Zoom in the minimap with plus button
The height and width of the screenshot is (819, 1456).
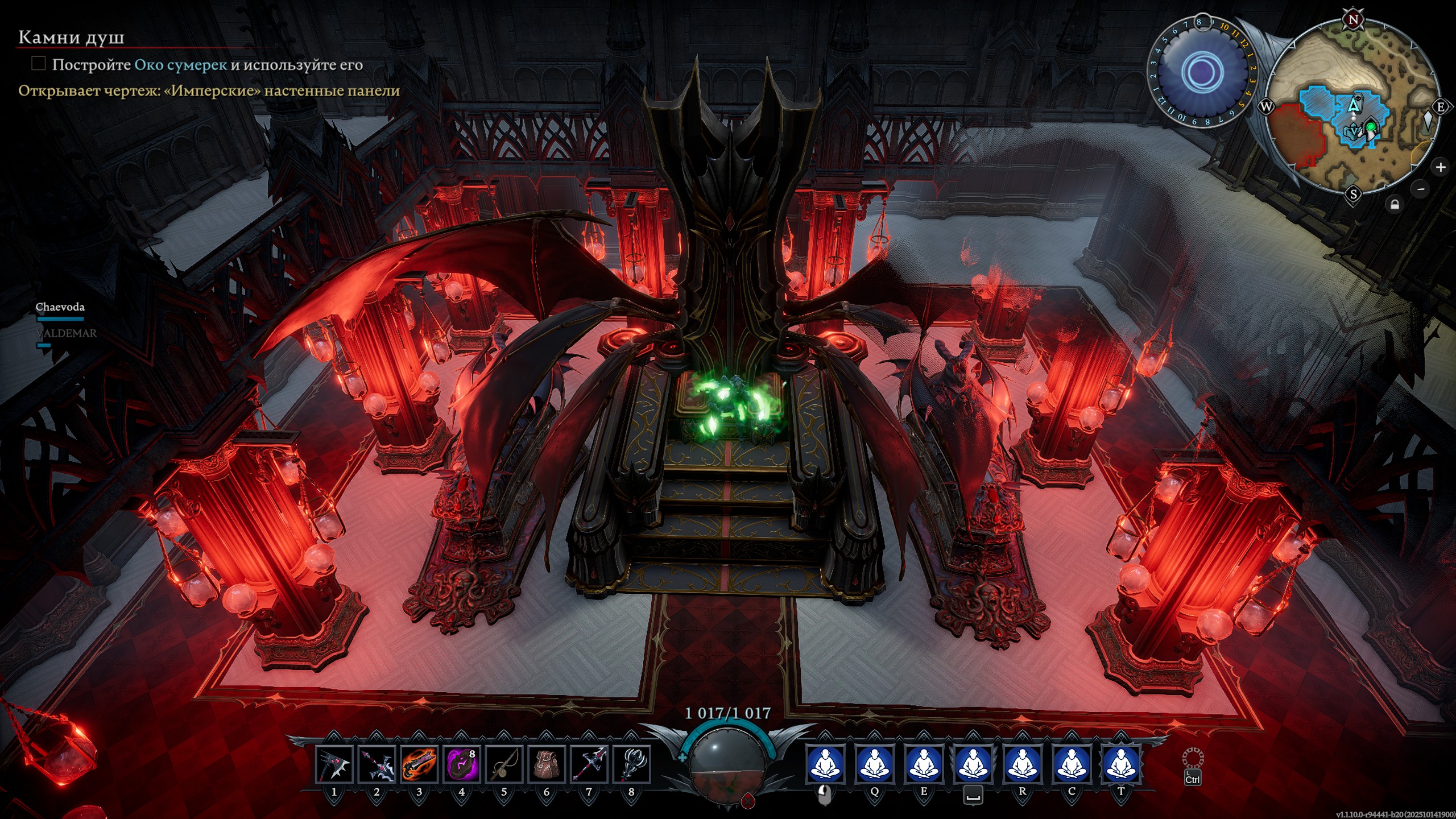1441,167
